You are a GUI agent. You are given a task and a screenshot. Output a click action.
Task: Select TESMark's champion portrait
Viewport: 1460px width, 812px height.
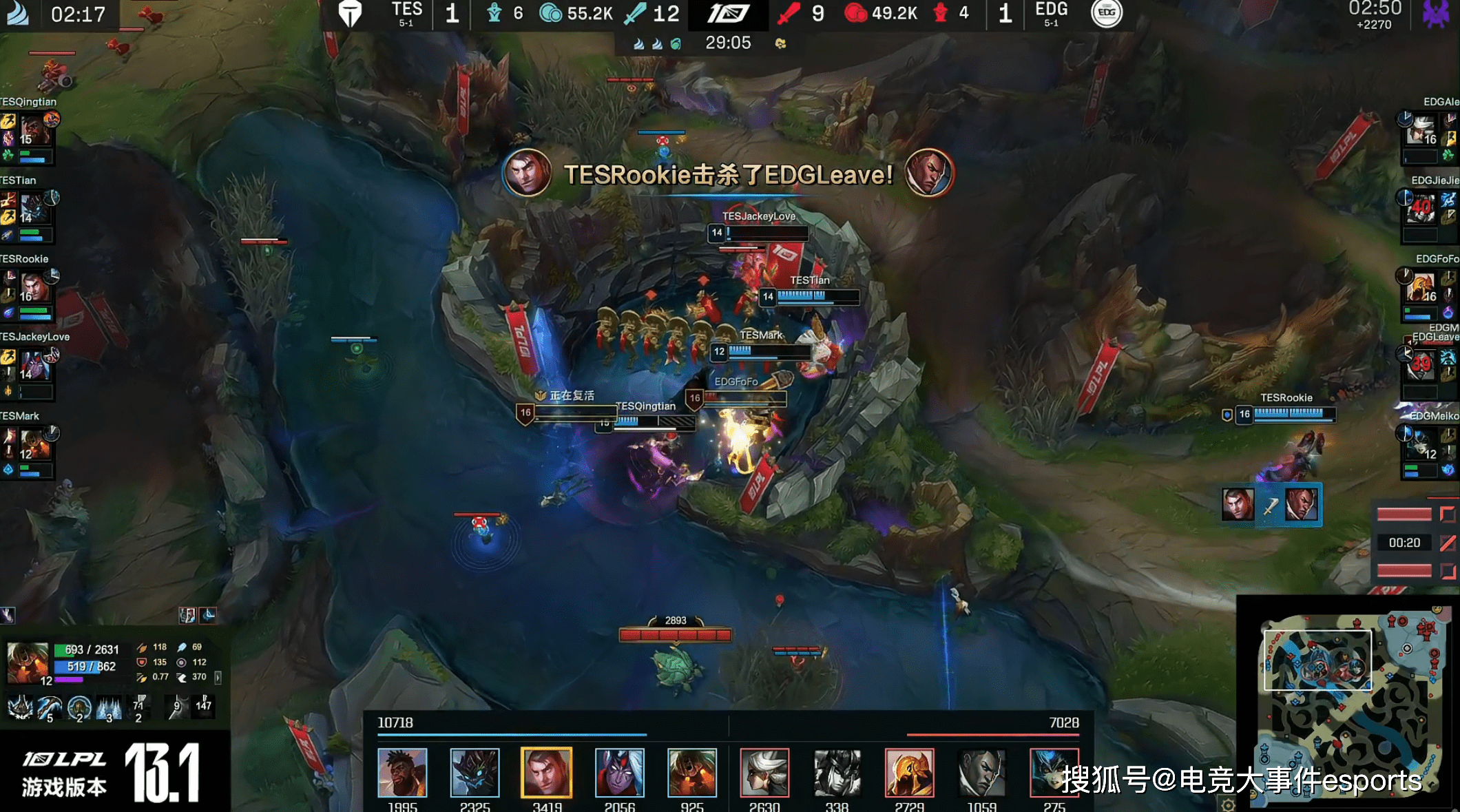[x=33, y=444]
